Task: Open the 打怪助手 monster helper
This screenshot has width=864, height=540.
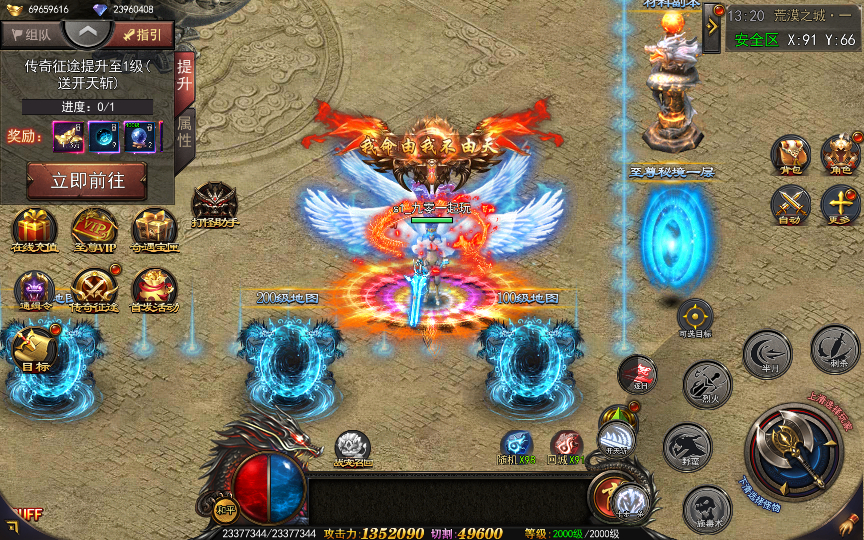Action: point(215,205)
